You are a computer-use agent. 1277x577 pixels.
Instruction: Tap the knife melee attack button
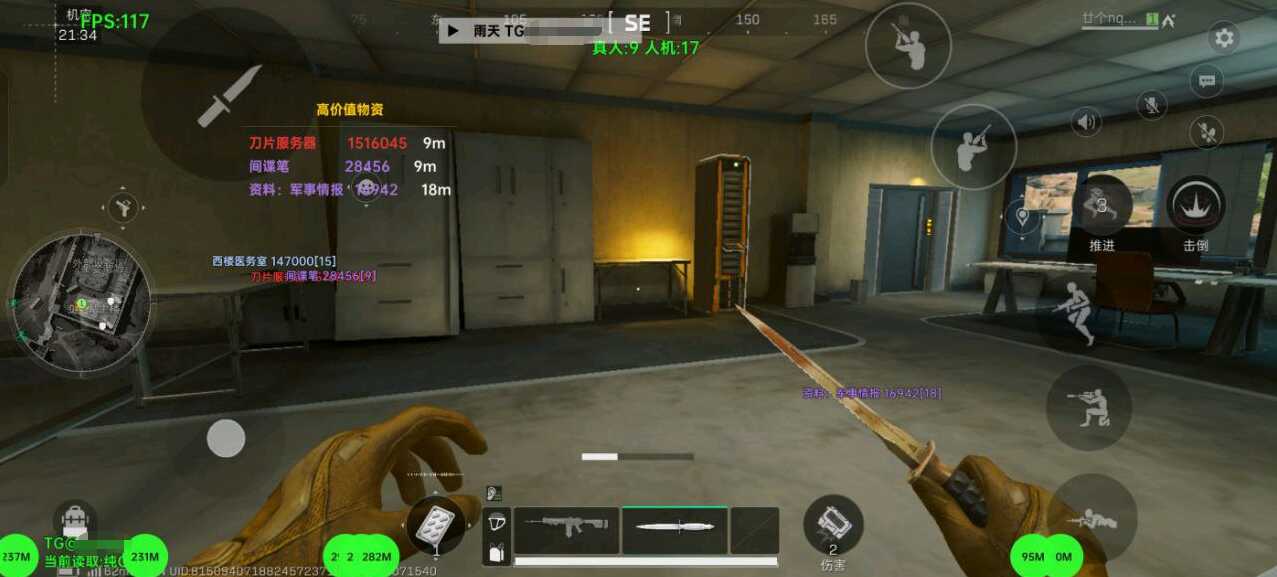click(x=229, y=95)
